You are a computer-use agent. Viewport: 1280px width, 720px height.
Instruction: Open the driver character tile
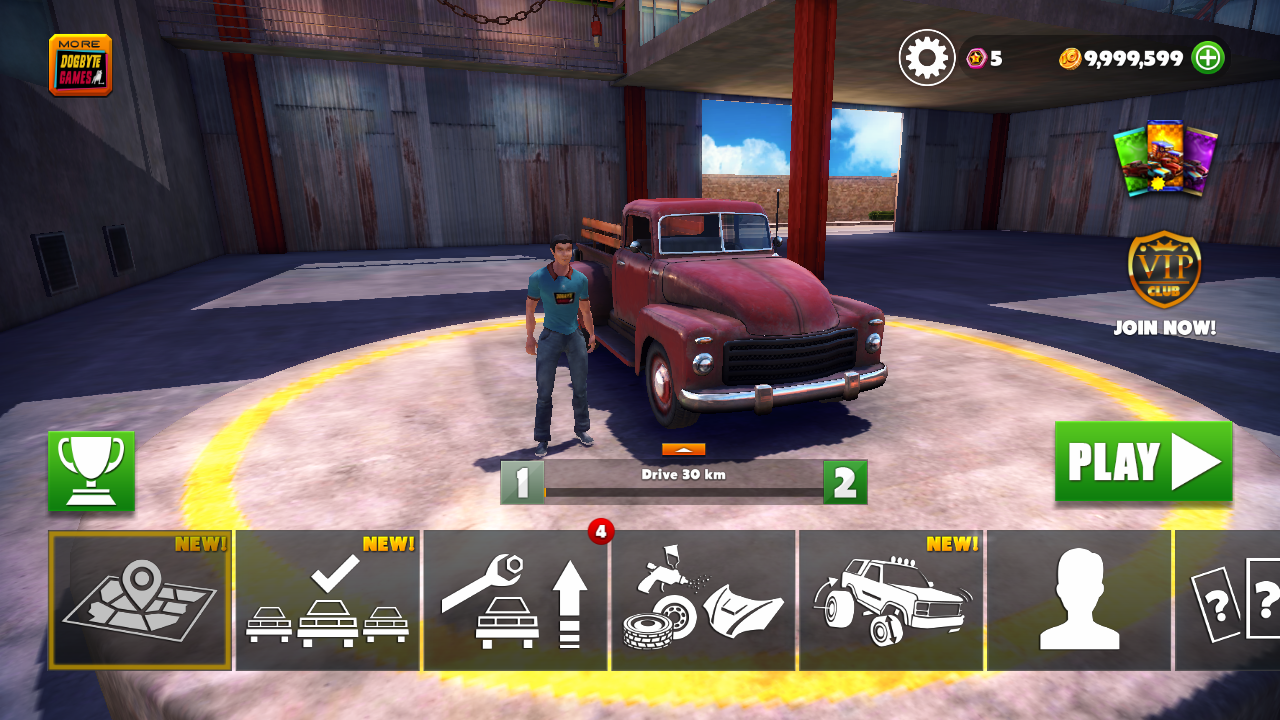[x=1079, y=600]
